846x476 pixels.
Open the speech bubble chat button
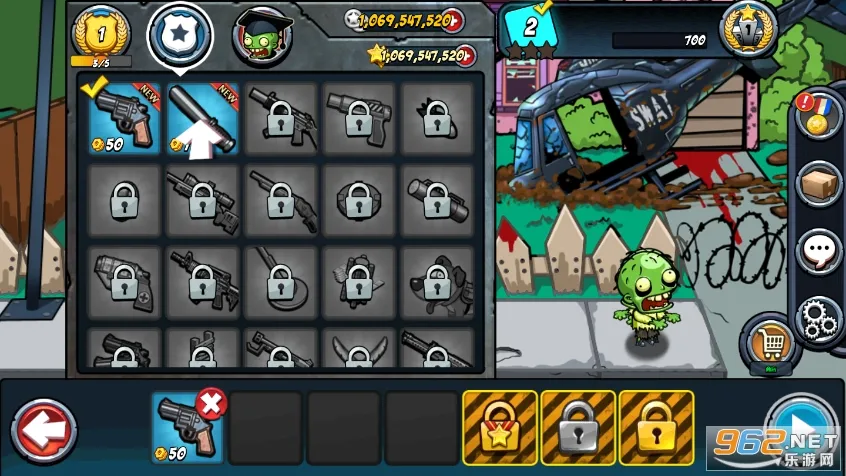[819, 251]
